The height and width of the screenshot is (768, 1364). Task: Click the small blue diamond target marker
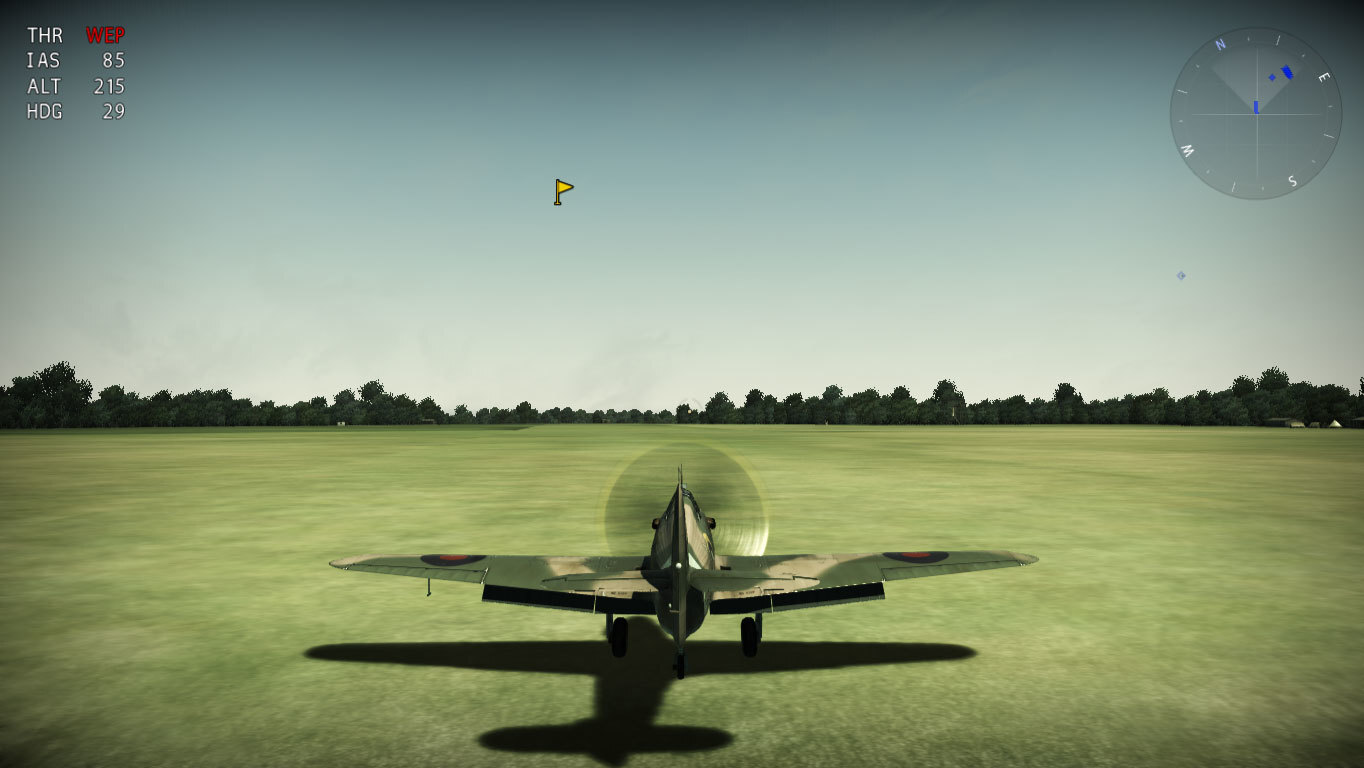1181,275
